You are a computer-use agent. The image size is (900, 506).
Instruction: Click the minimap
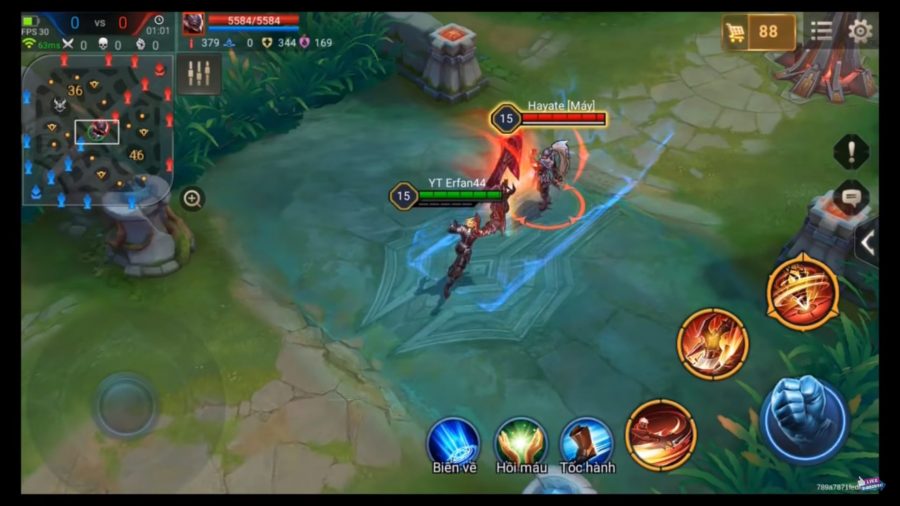coord(97,126)
